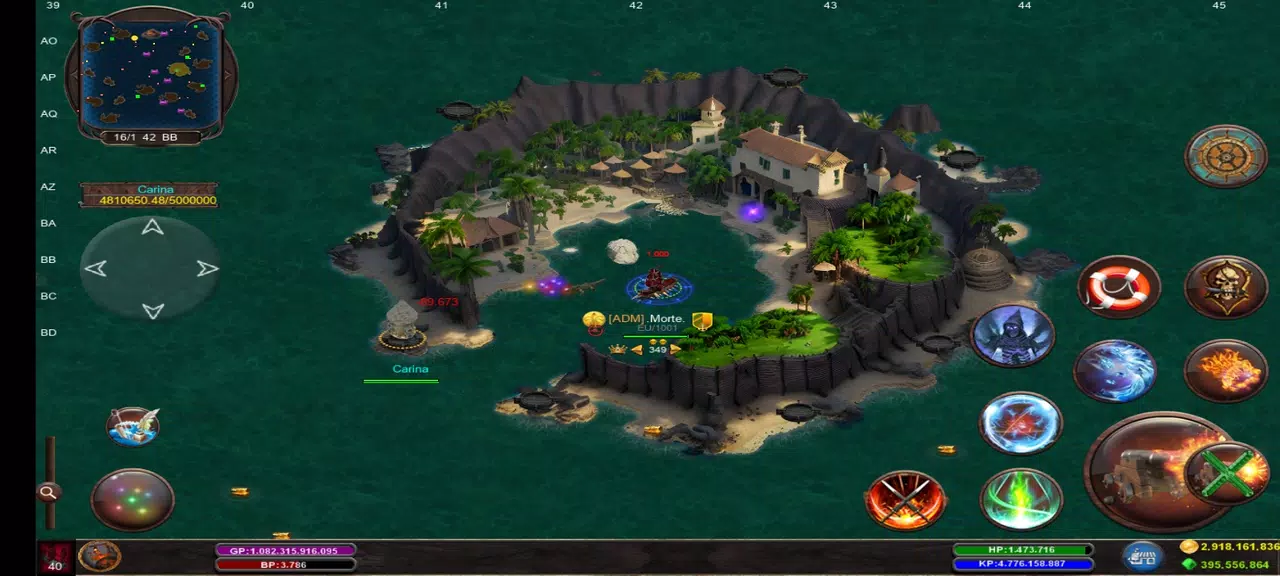Cast the ice dragon skill
The height and width of the screenshot is (576, 1280).
[1115, 370]
